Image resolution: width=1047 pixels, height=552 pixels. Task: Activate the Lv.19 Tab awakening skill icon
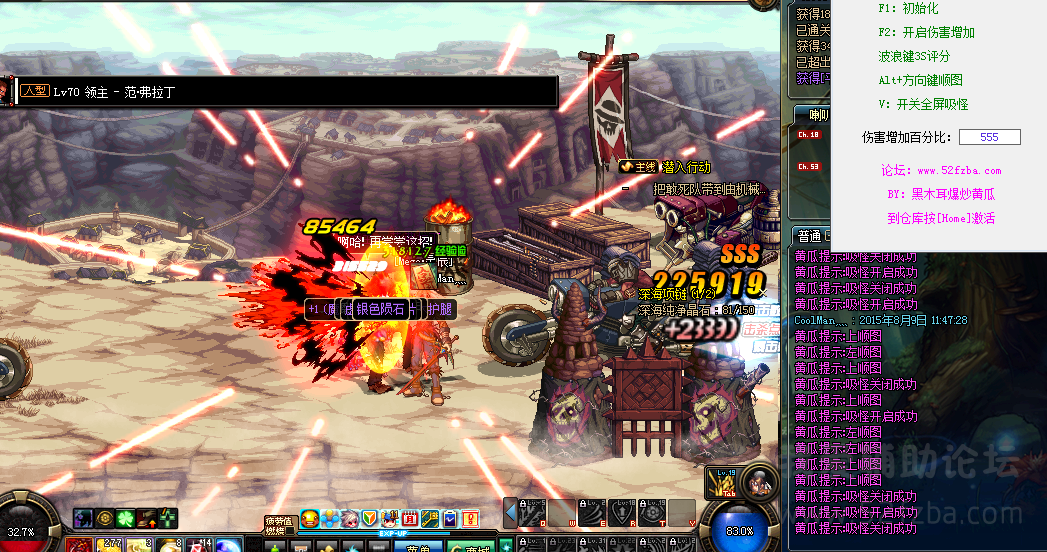click(722, 484)
